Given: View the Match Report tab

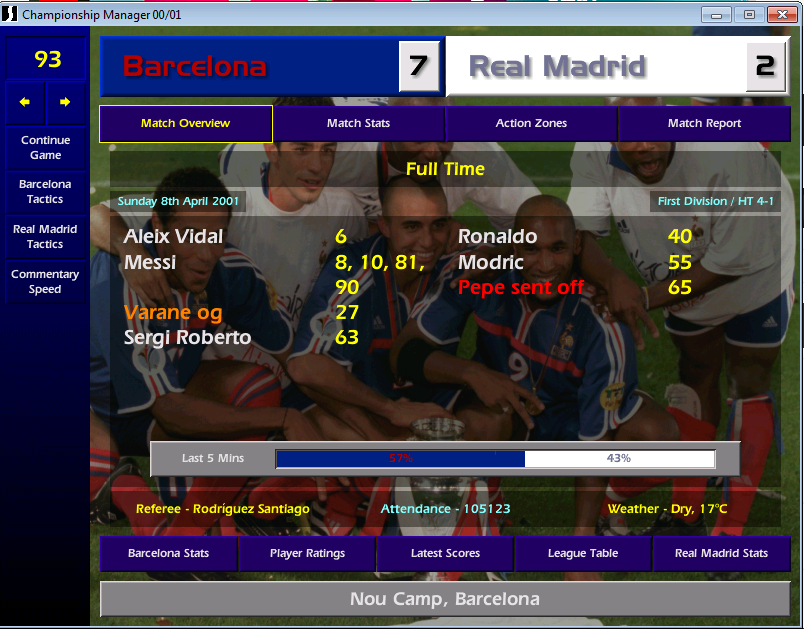Looking at the screenshot, I should point(704,124).
